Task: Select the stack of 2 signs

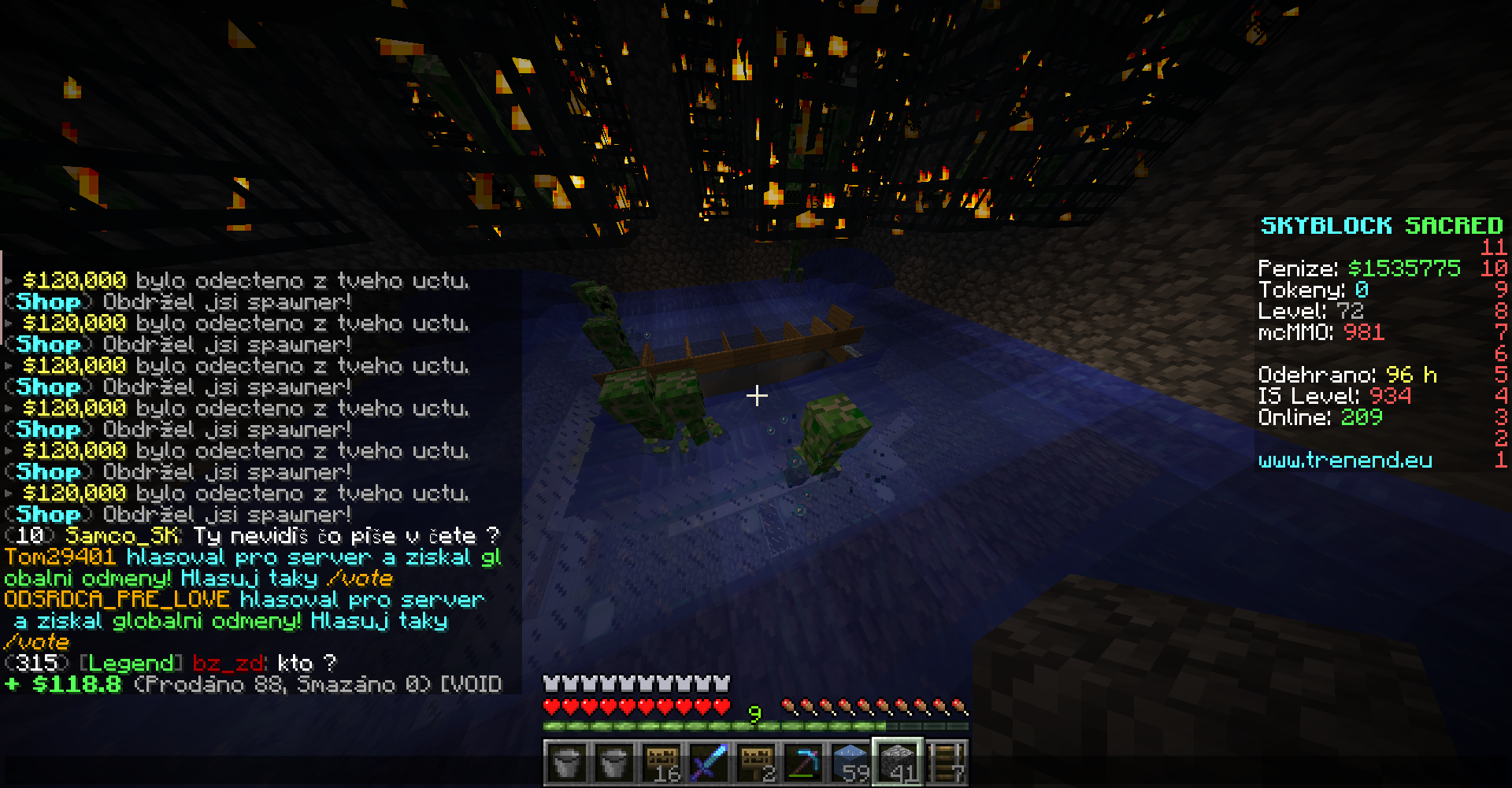Action: (x=756, y=763)
